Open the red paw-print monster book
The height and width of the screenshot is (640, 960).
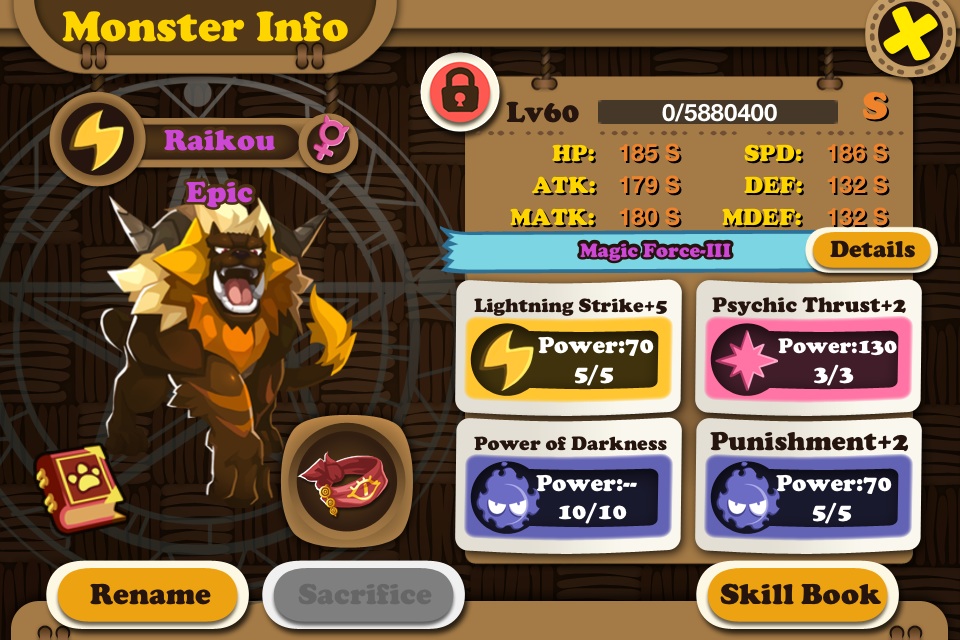click(78, 486)
